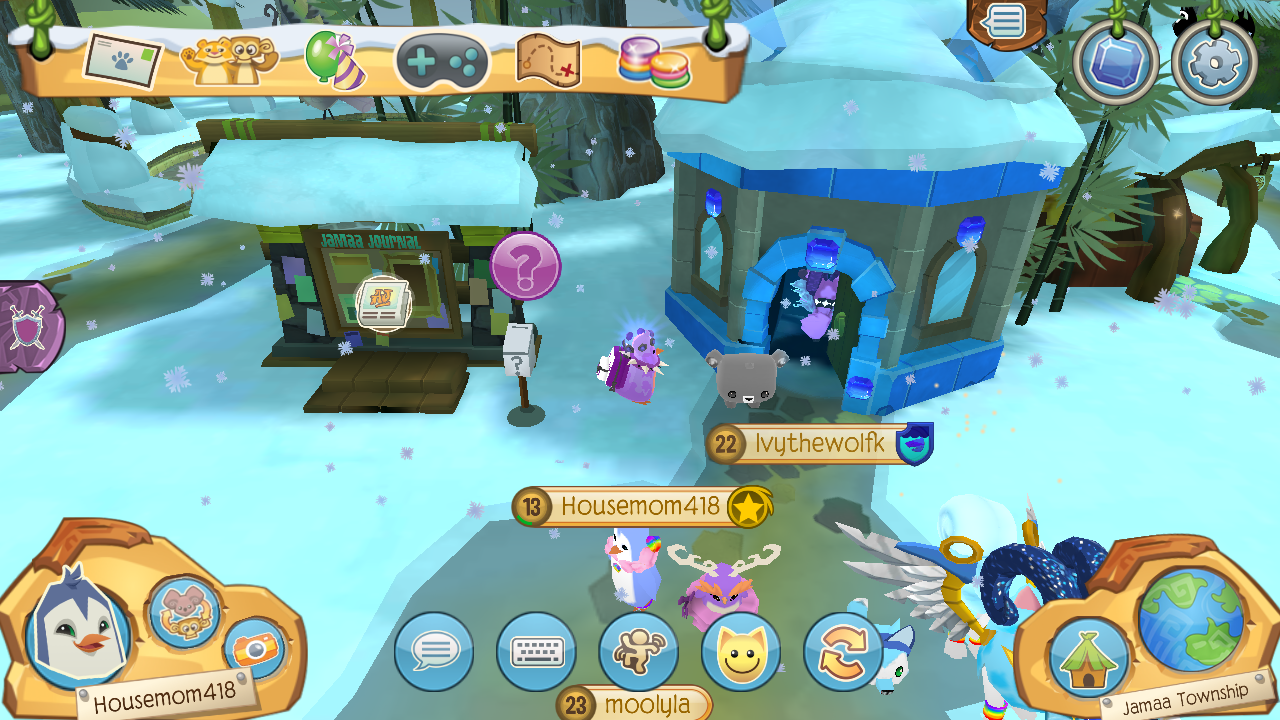
Task: Open the buddies list with the animals icon
Action: 228,62
